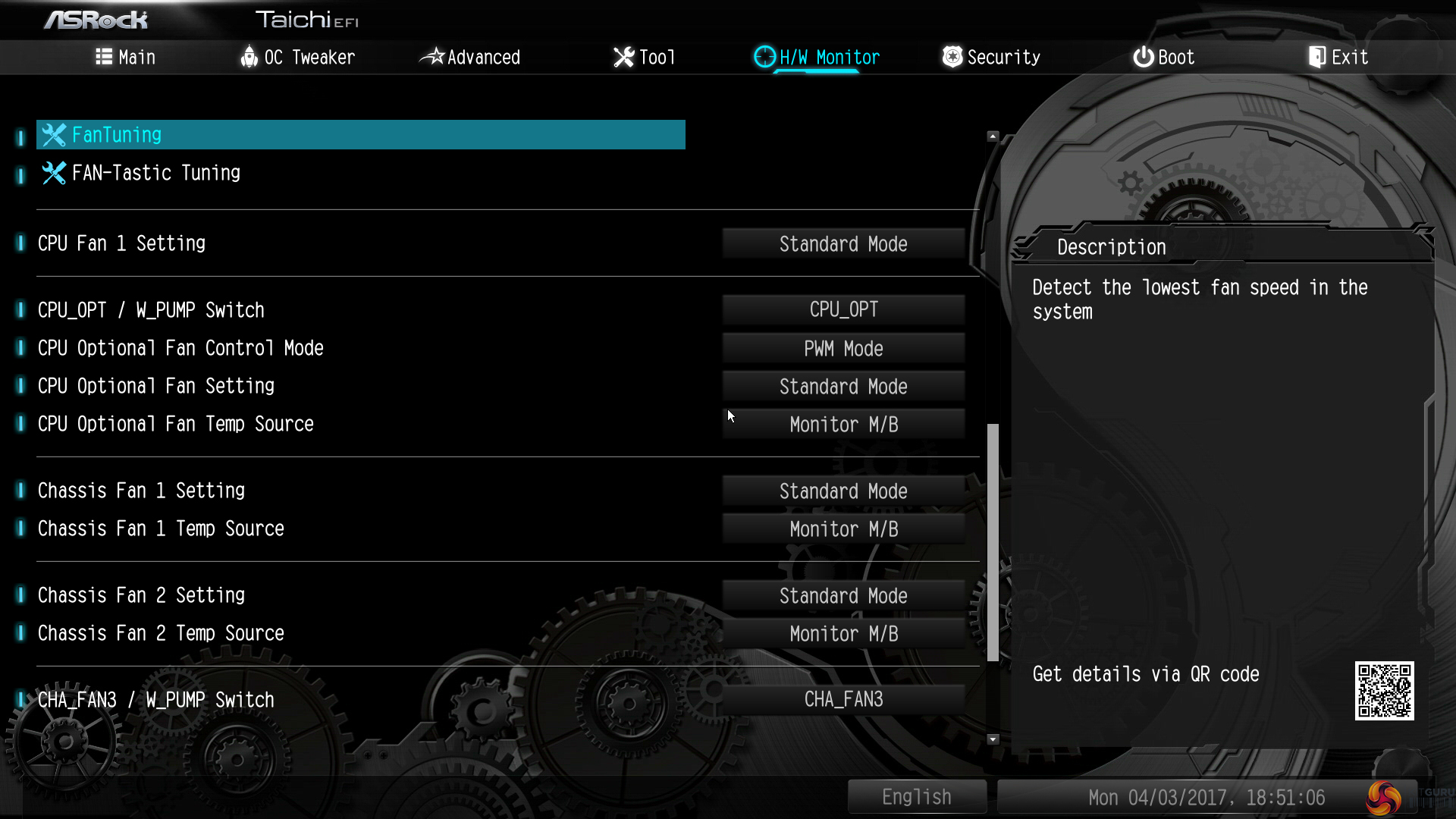Viewport: 1456px width, 819px height.
Task: Select the Tool tab
Action: (x=644, y=57)
